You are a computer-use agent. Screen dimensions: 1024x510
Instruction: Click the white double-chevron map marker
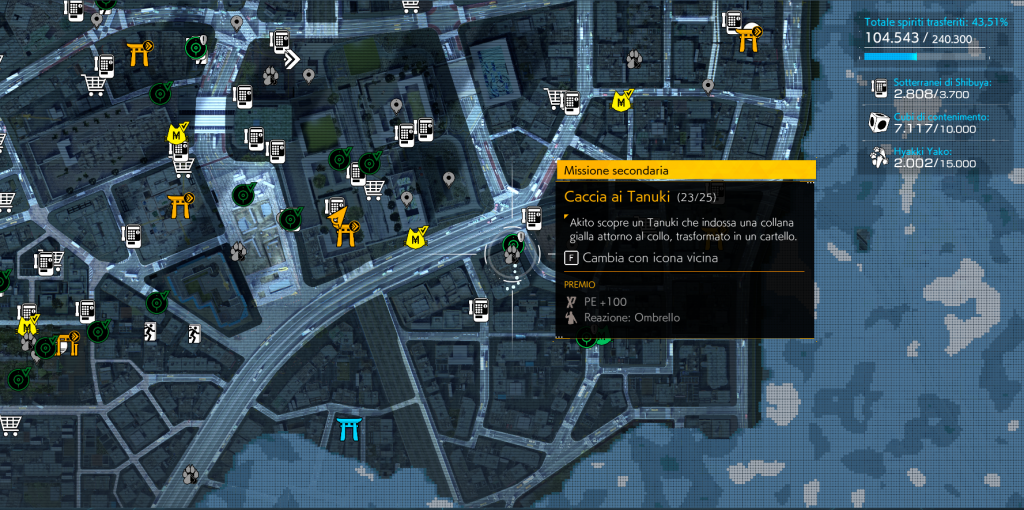(291, 60)
